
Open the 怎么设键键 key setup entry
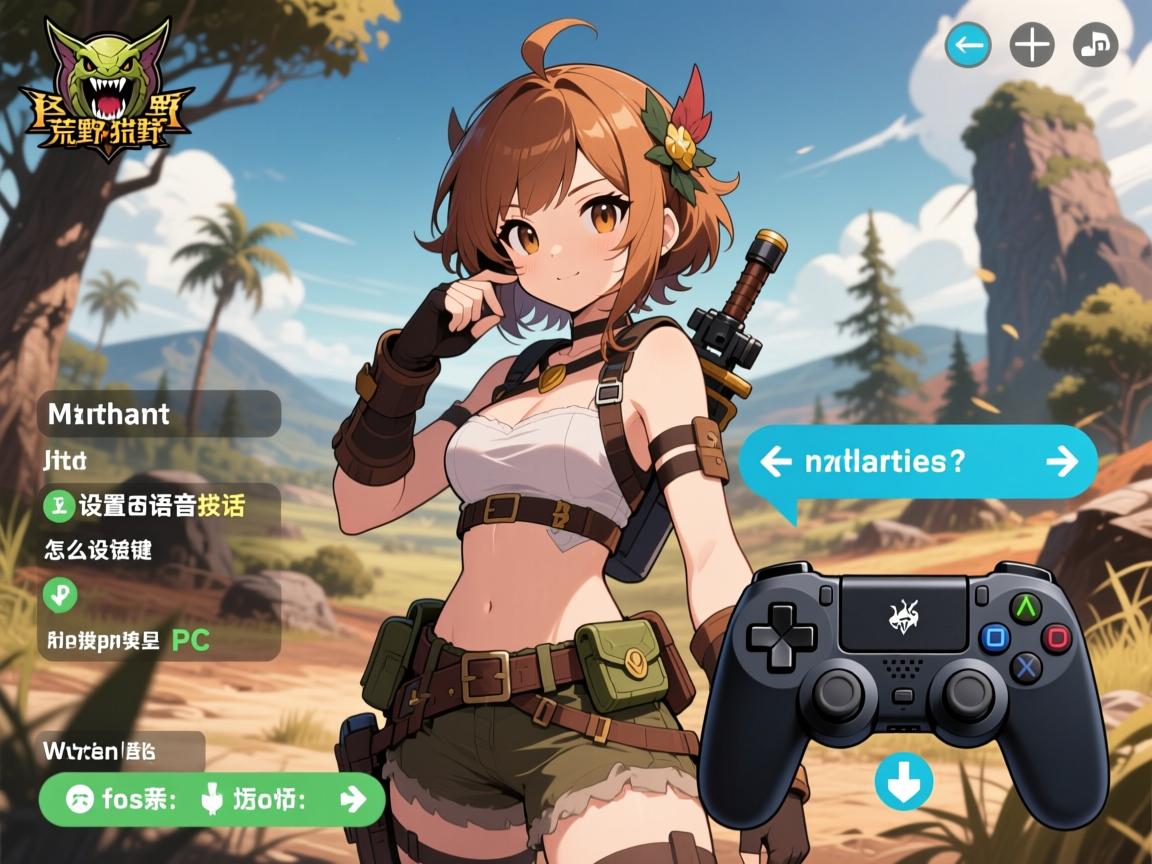pos(98,549)
